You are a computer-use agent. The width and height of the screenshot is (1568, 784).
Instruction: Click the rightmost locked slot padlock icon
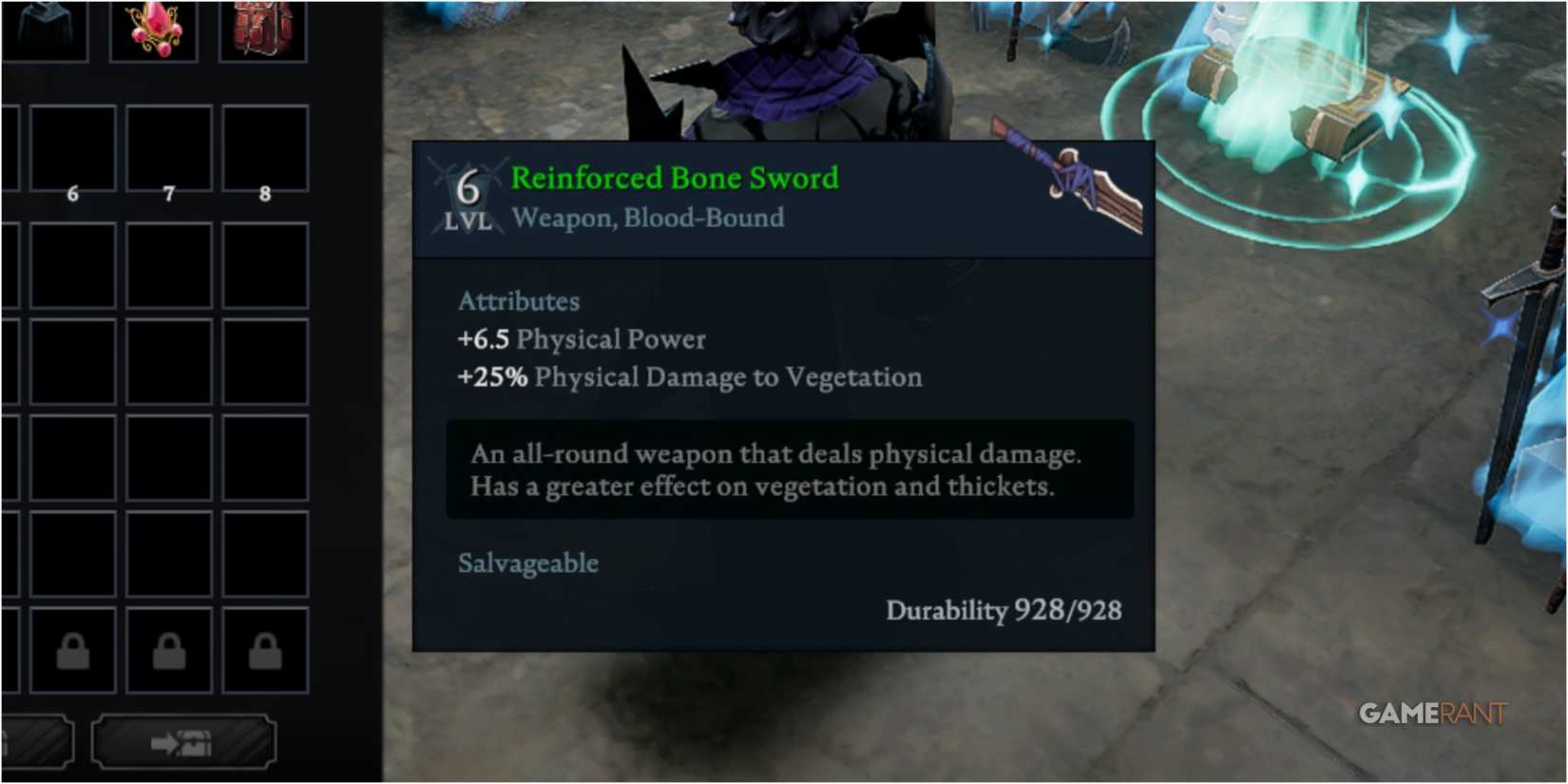[263, 651]
